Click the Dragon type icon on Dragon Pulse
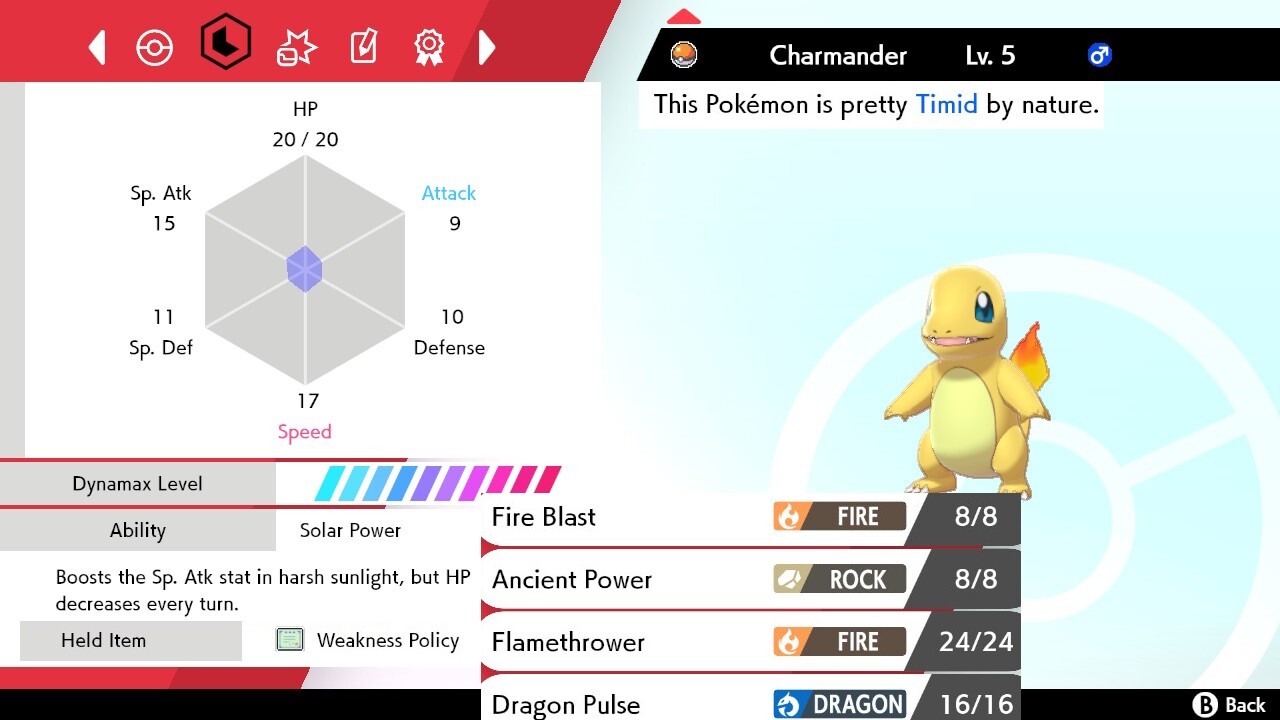1280x720 pixels. click(838, 704)
